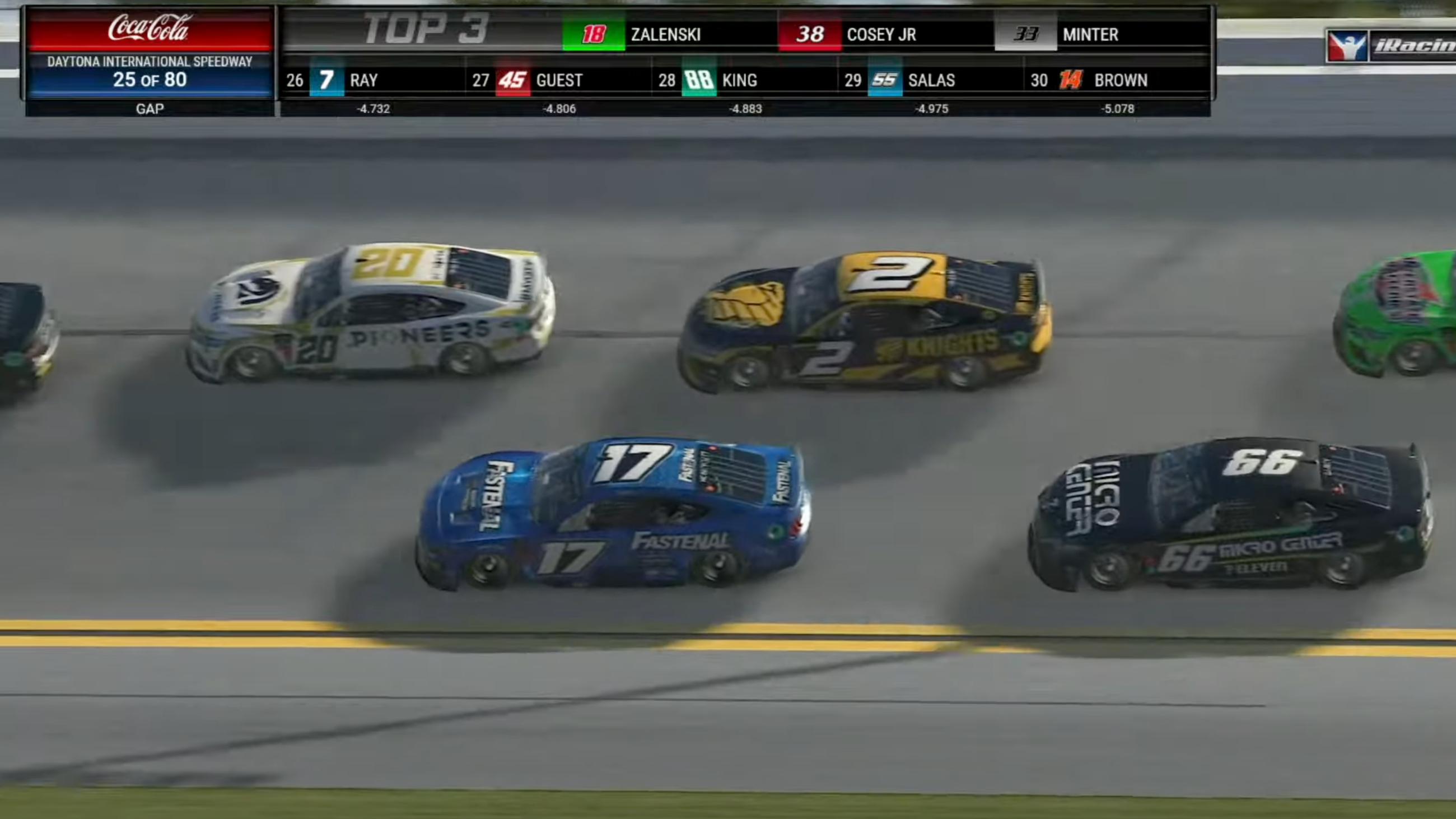
Task: Select Cosey Jr's number 38 entry
Action: tap(849, 35)
